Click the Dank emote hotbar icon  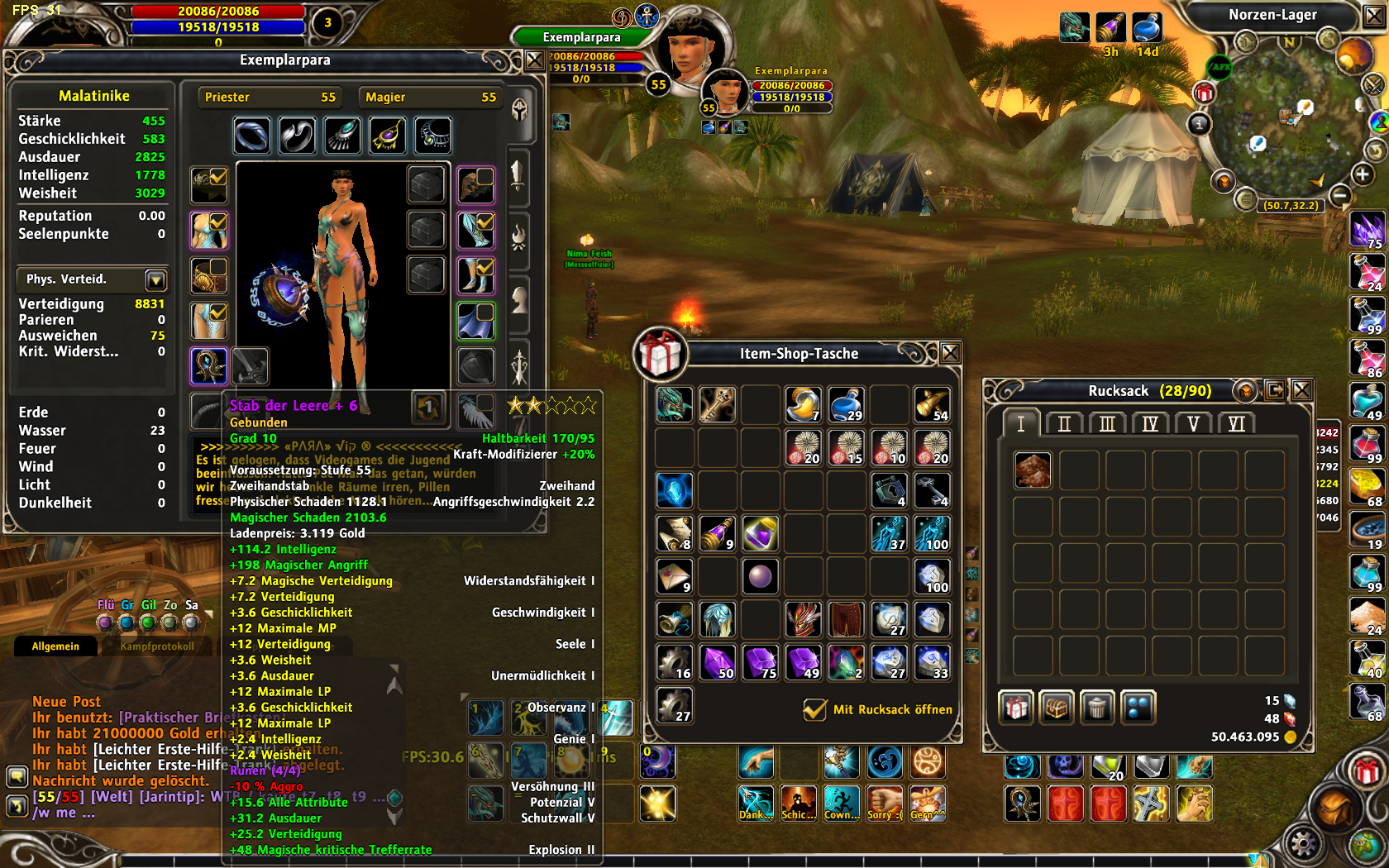(755, 803)
